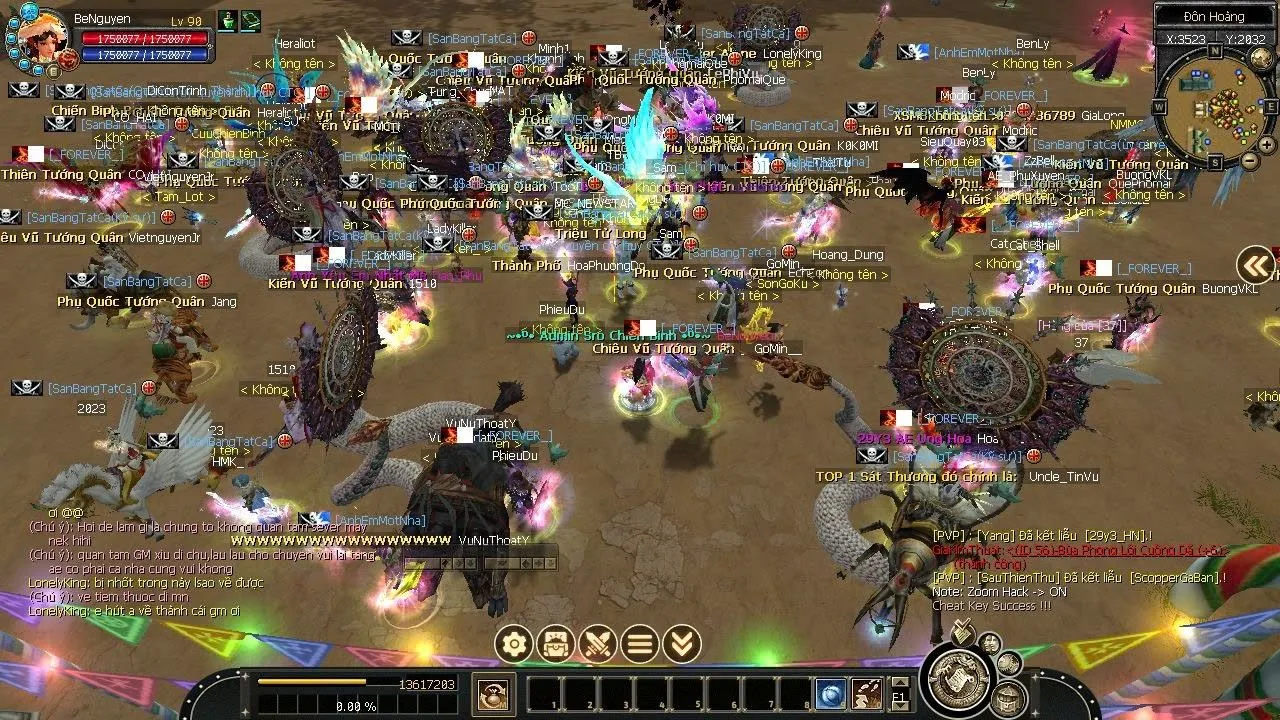This screenshot has height=720, width=1280.
Task: Toggle the circular auto-skill icon left of hotbar
Action: (x=494, y=696)
